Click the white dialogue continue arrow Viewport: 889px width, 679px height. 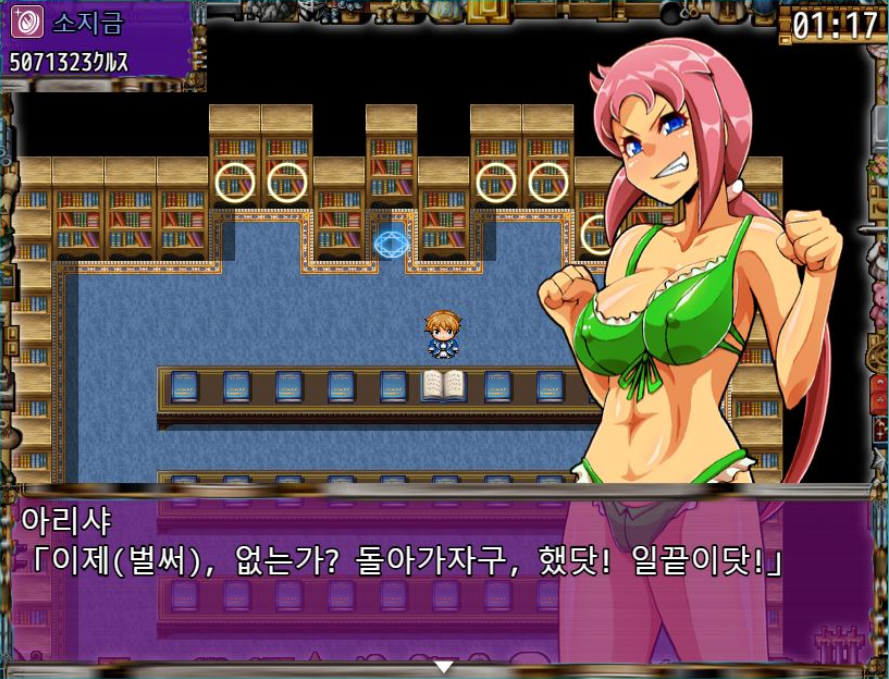tap(444, 666)
